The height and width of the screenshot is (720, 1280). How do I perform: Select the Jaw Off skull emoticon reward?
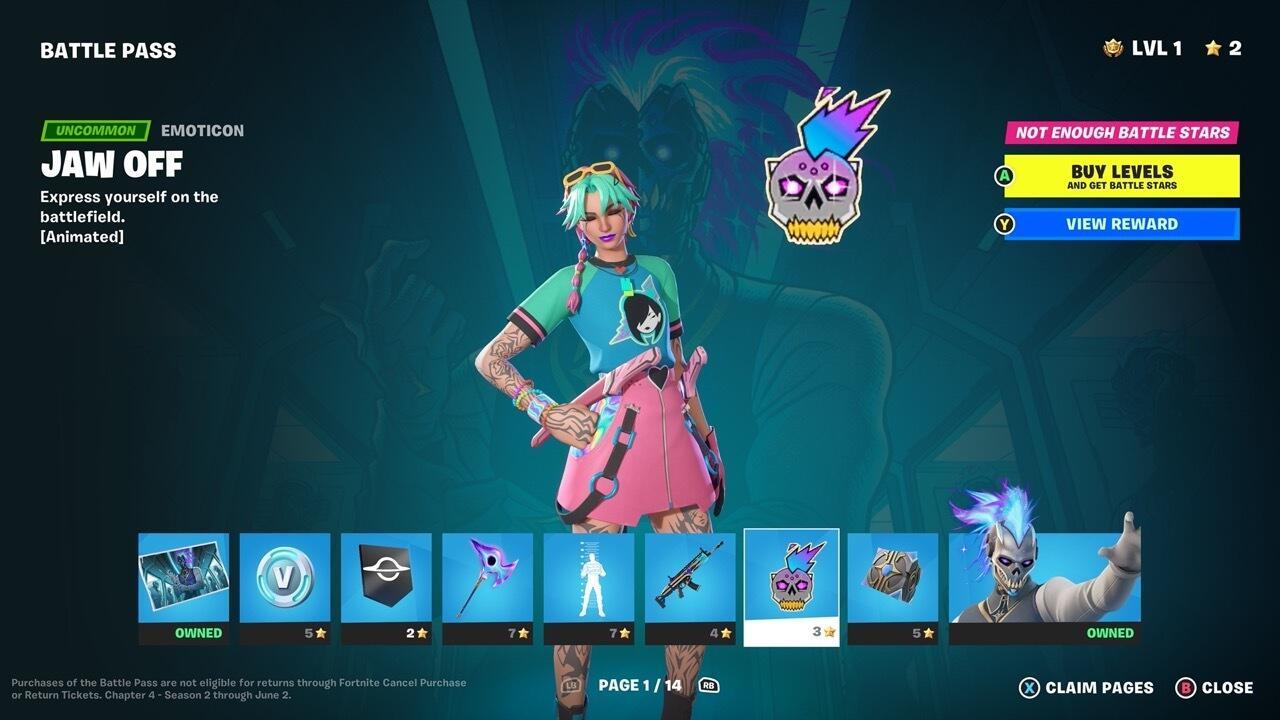pyautogui.click(x=791, y=580)
